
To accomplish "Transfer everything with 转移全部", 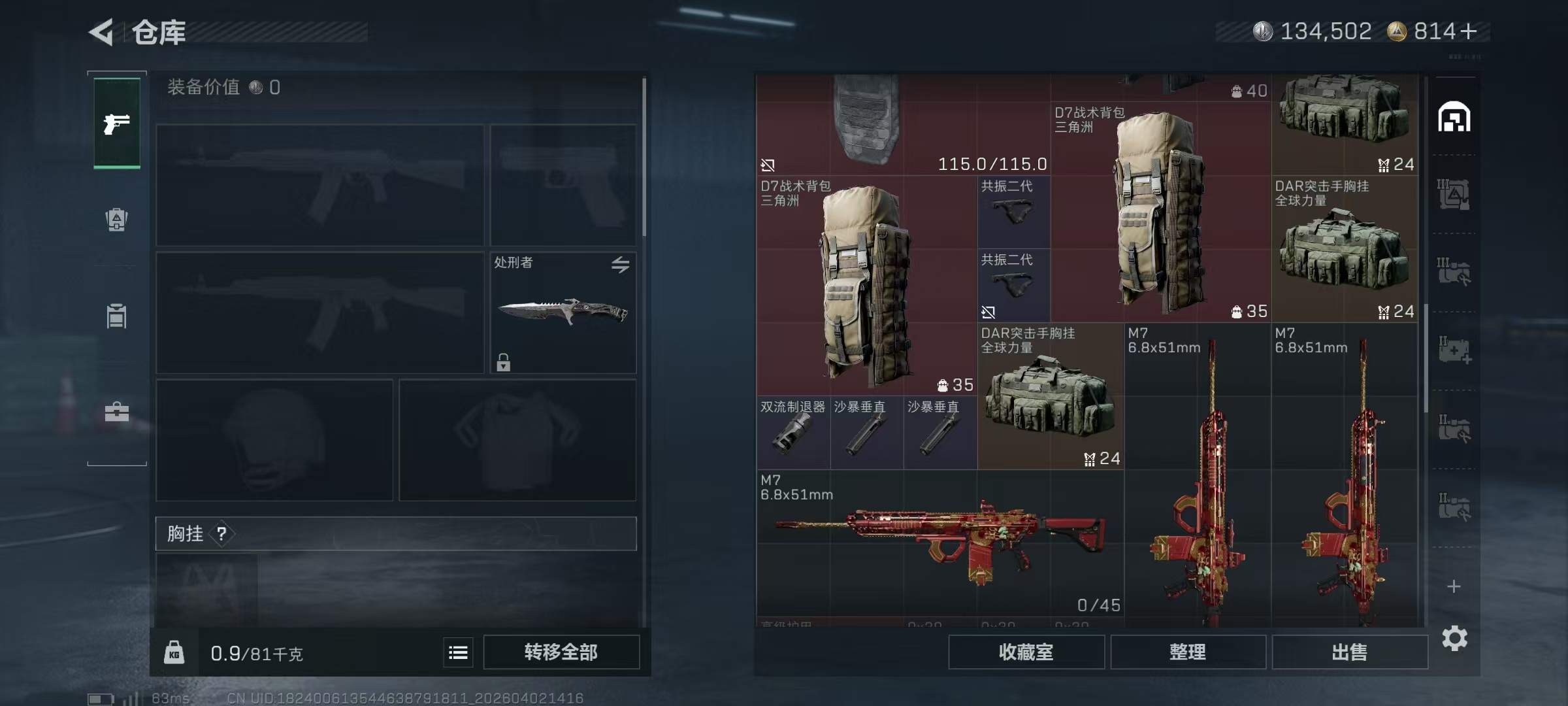I will tap(561, 652).
